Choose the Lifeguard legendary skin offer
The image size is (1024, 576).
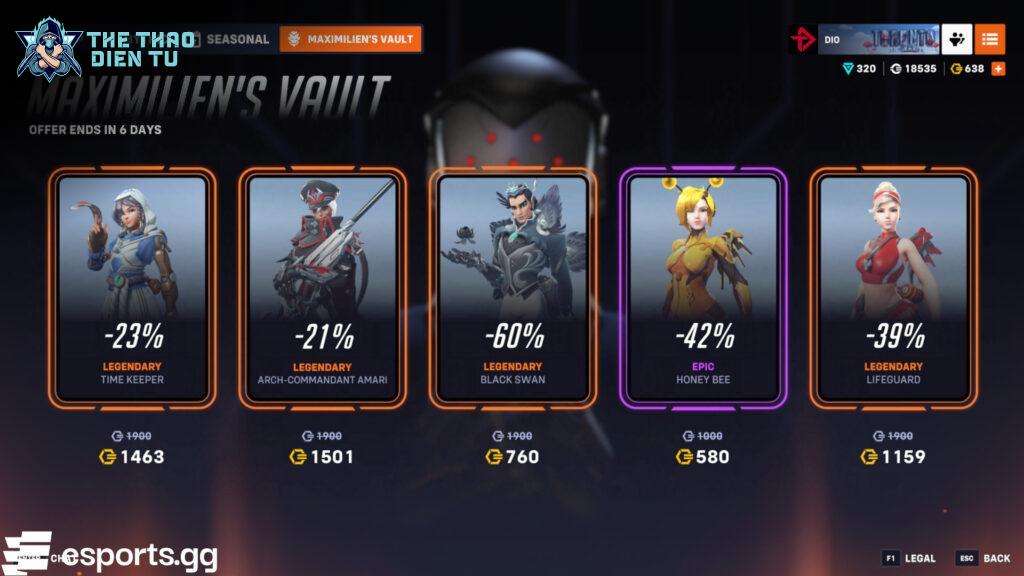coord(893,288)
